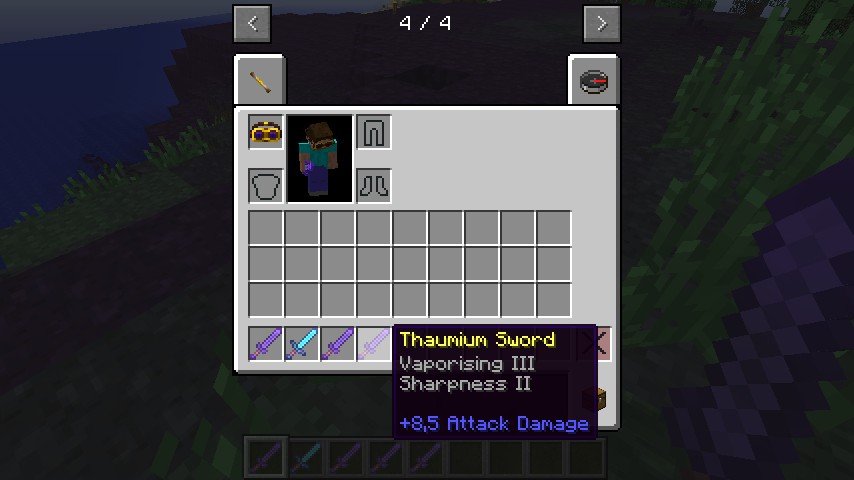The image size is (854, 480).
Task: Open the compass search items tab
Action: click(x=593, y=81)
